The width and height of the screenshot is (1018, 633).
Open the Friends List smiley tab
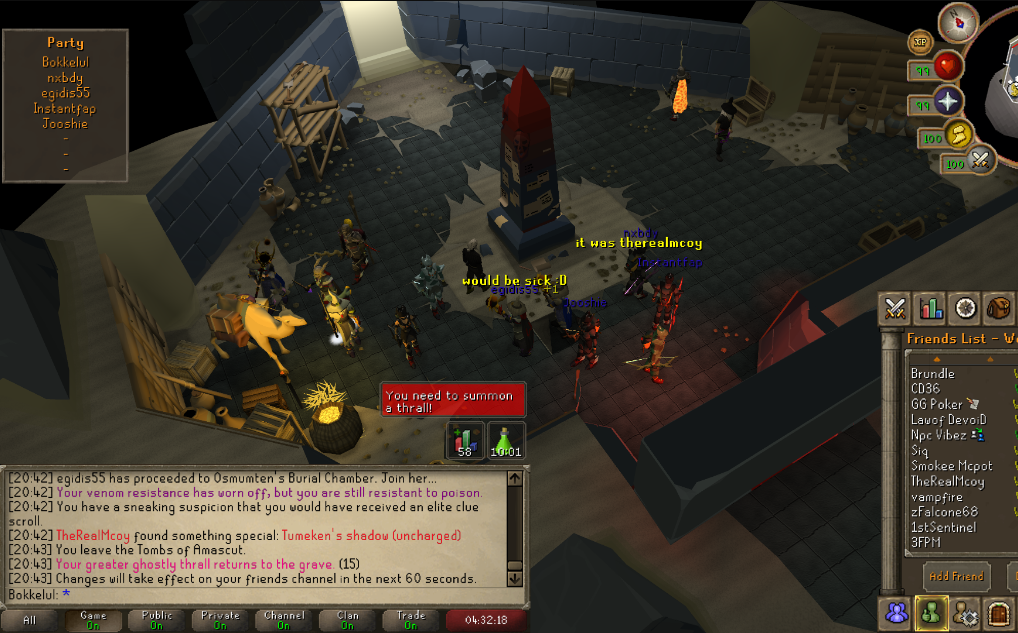[931, 611]
